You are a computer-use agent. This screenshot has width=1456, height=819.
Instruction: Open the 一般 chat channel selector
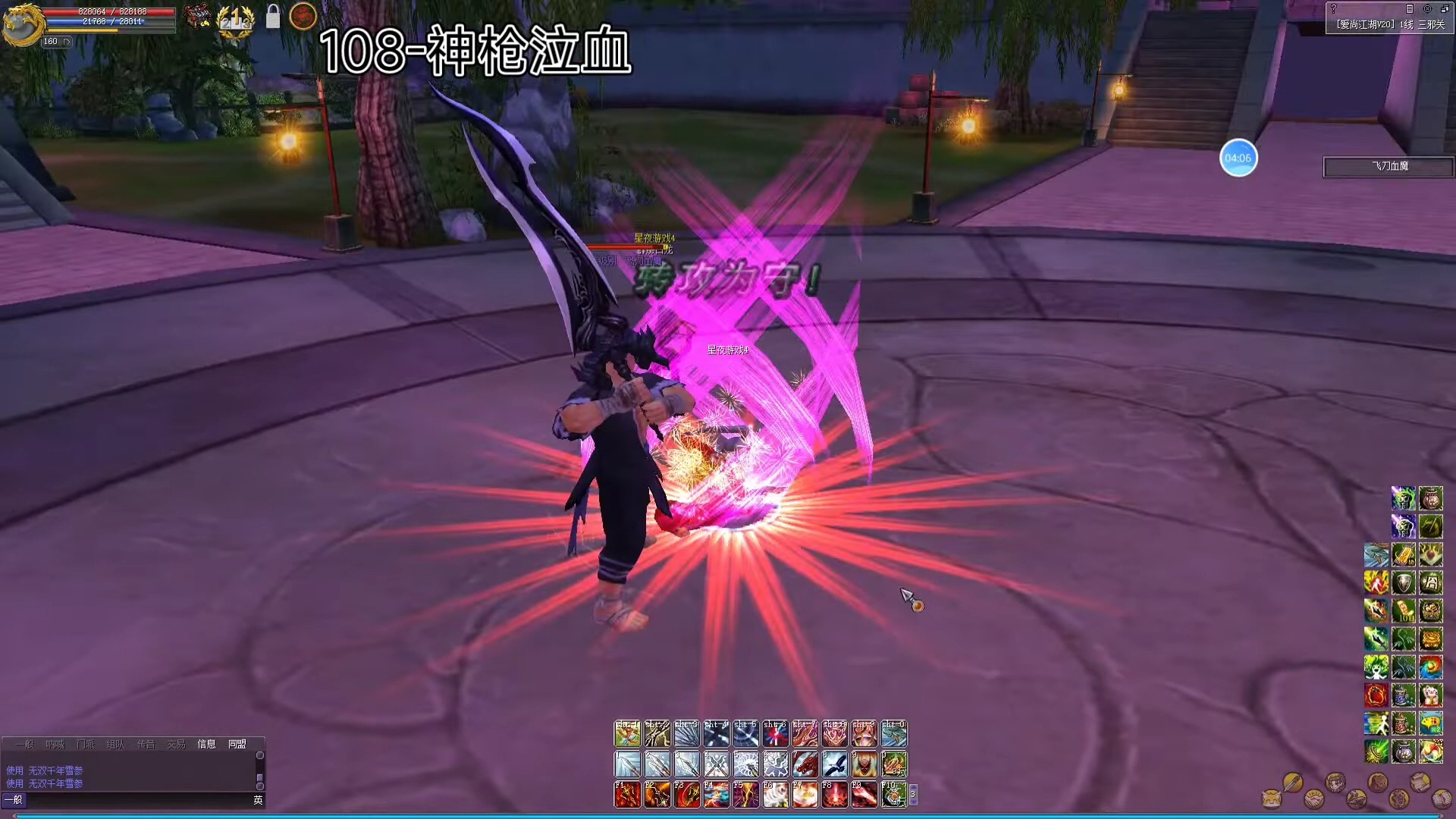(14, 800)
